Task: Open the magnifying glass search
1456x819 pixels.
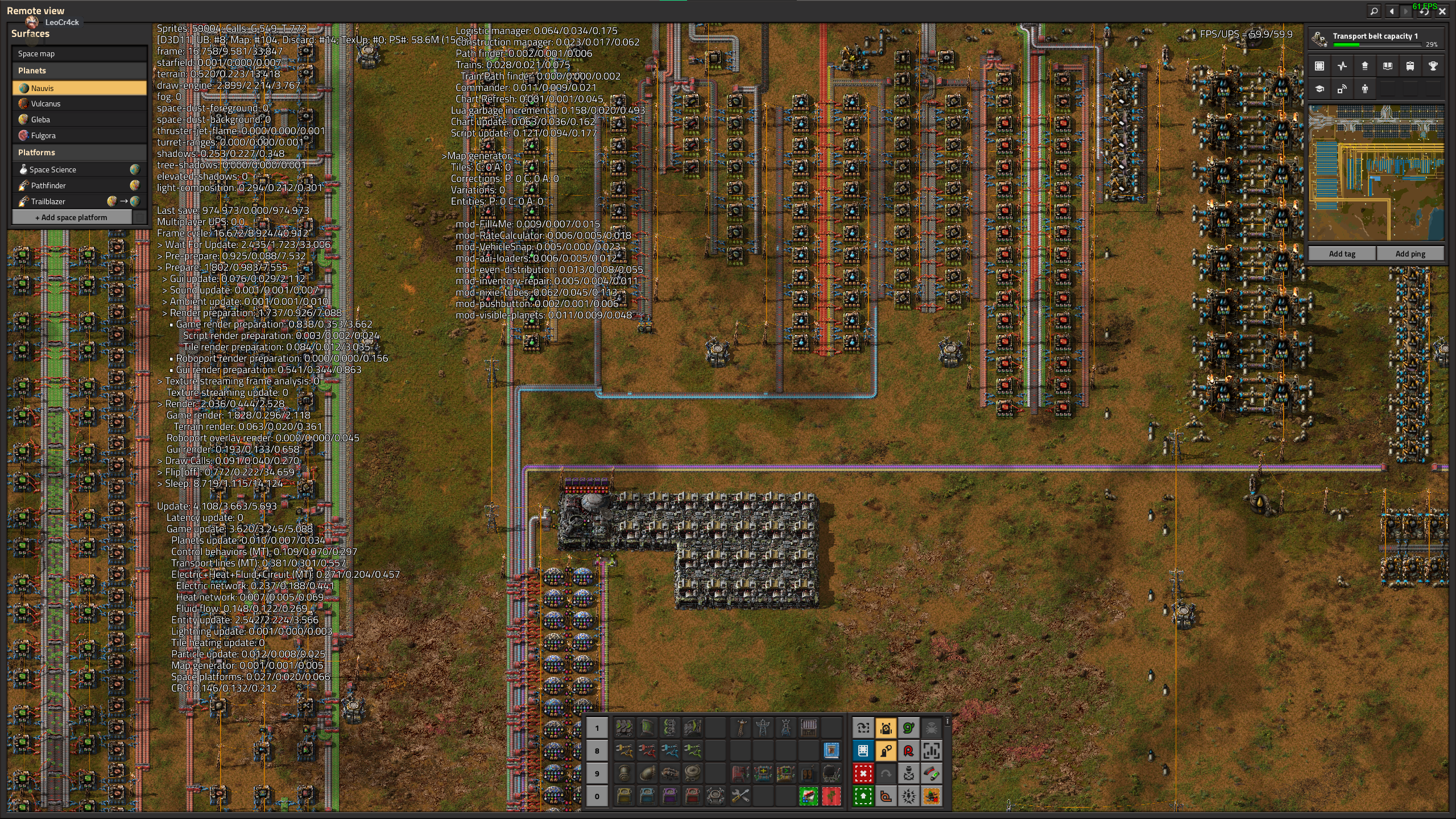Action: click(x=1374, y=11)
